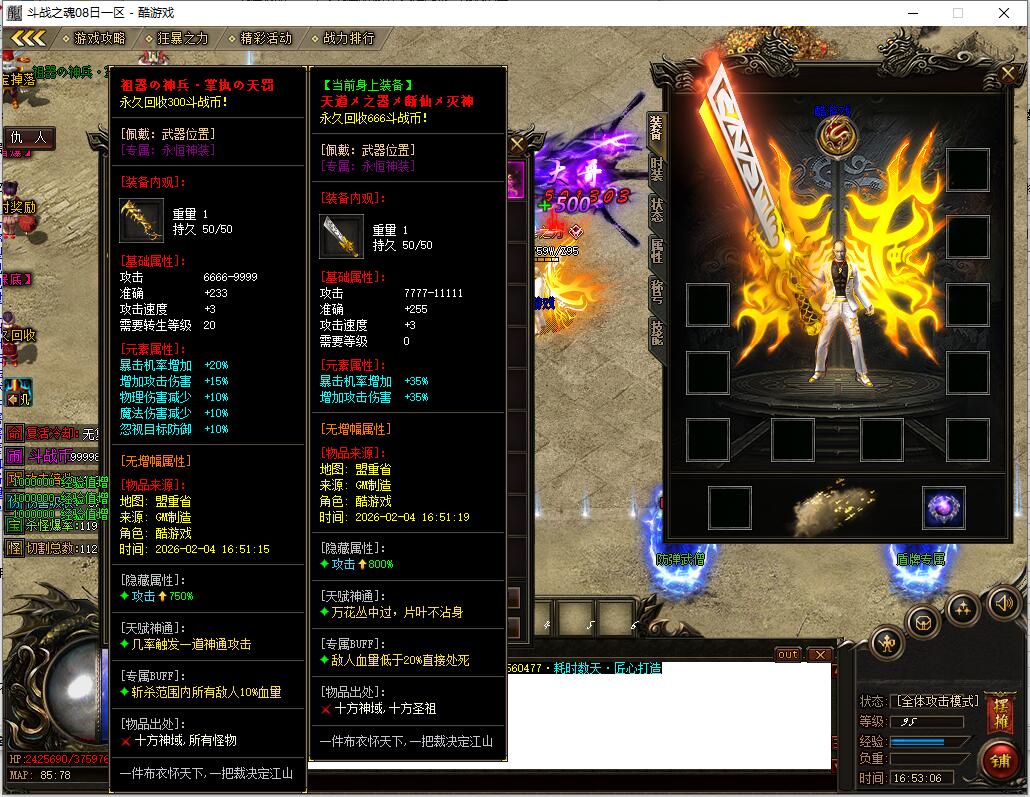Switch to the 属性 attributes tab
The image size is (1030, 797).
tap(656, 250)
